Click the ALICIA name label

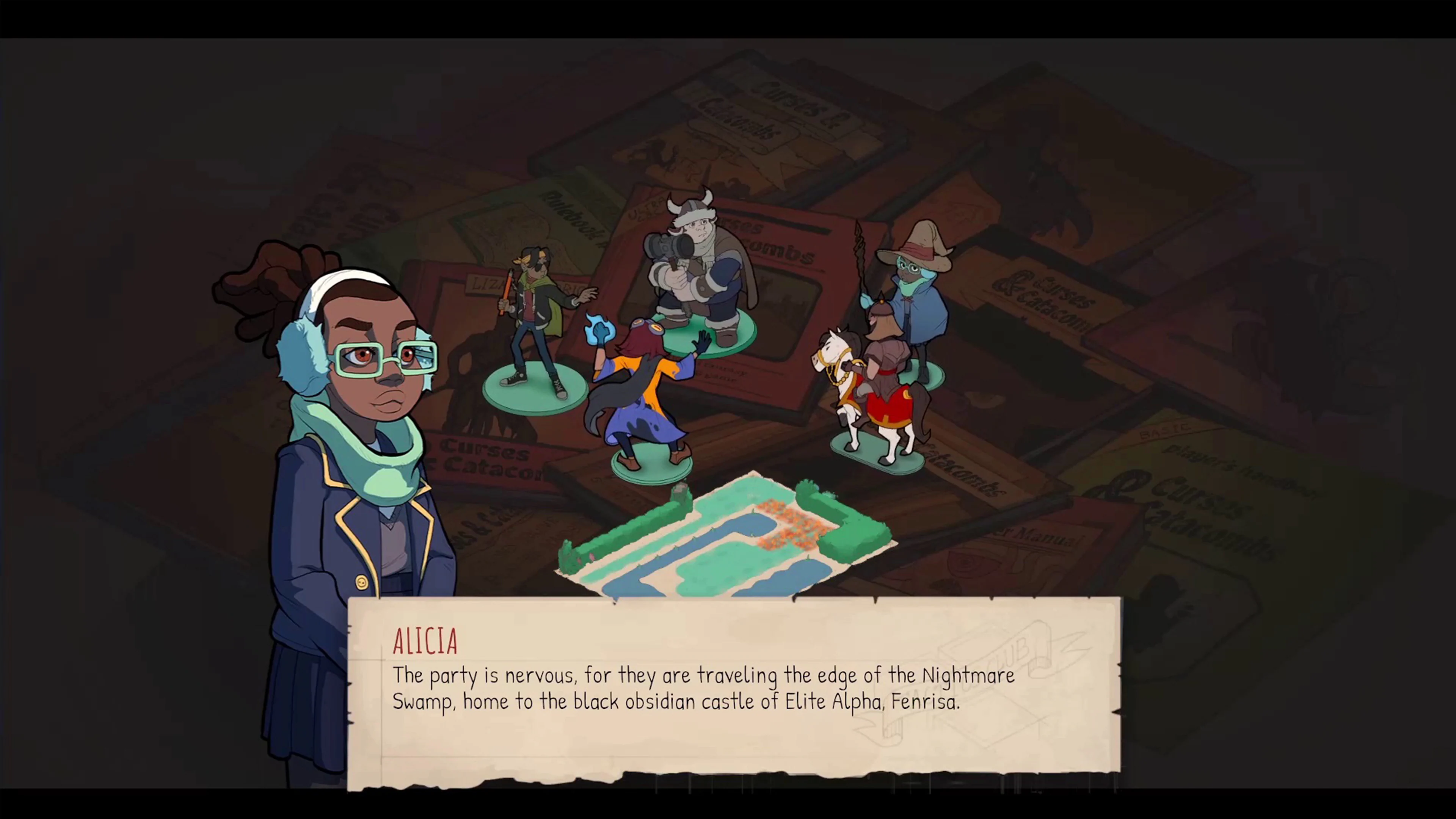pos(425,641)
